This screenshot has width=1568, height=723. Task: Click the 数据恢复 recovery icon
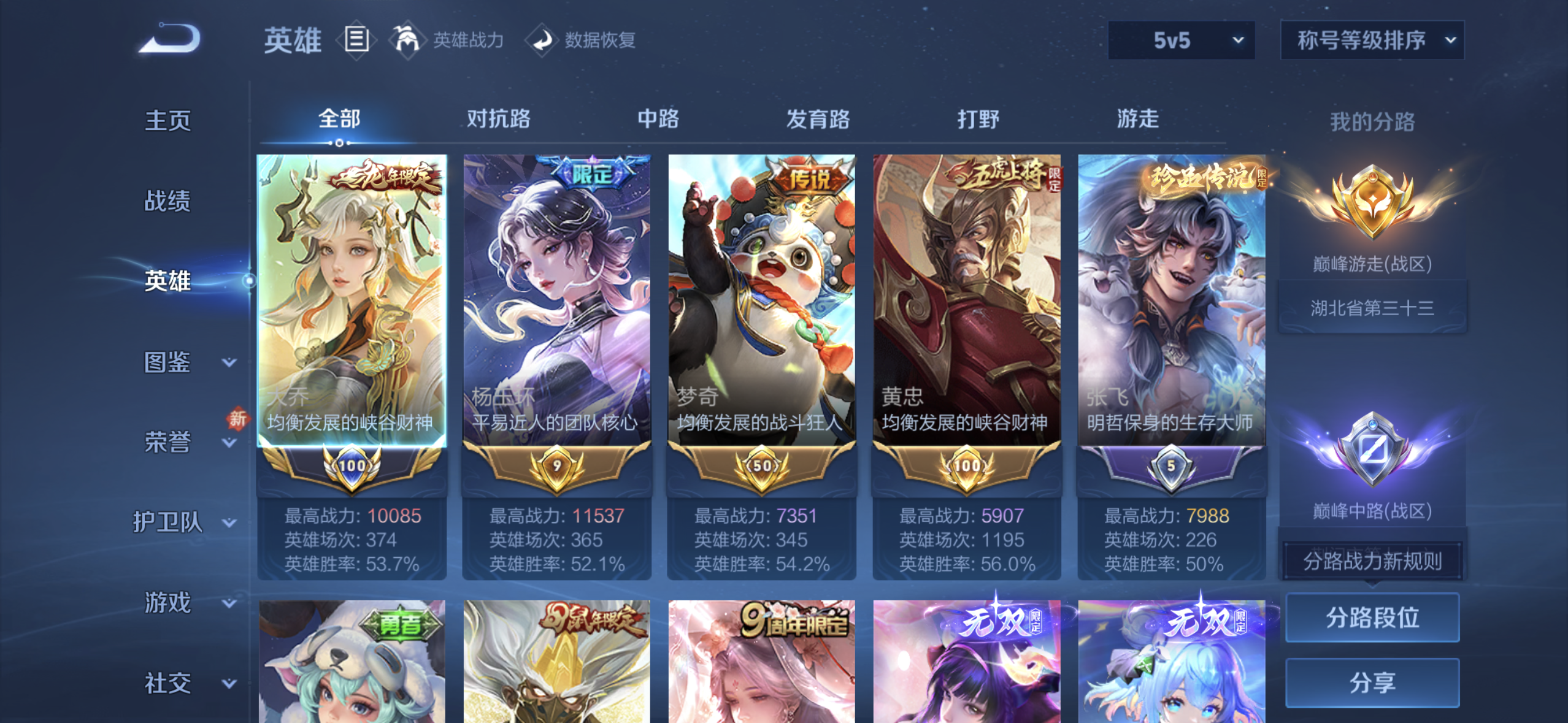[x=542, y=41]
